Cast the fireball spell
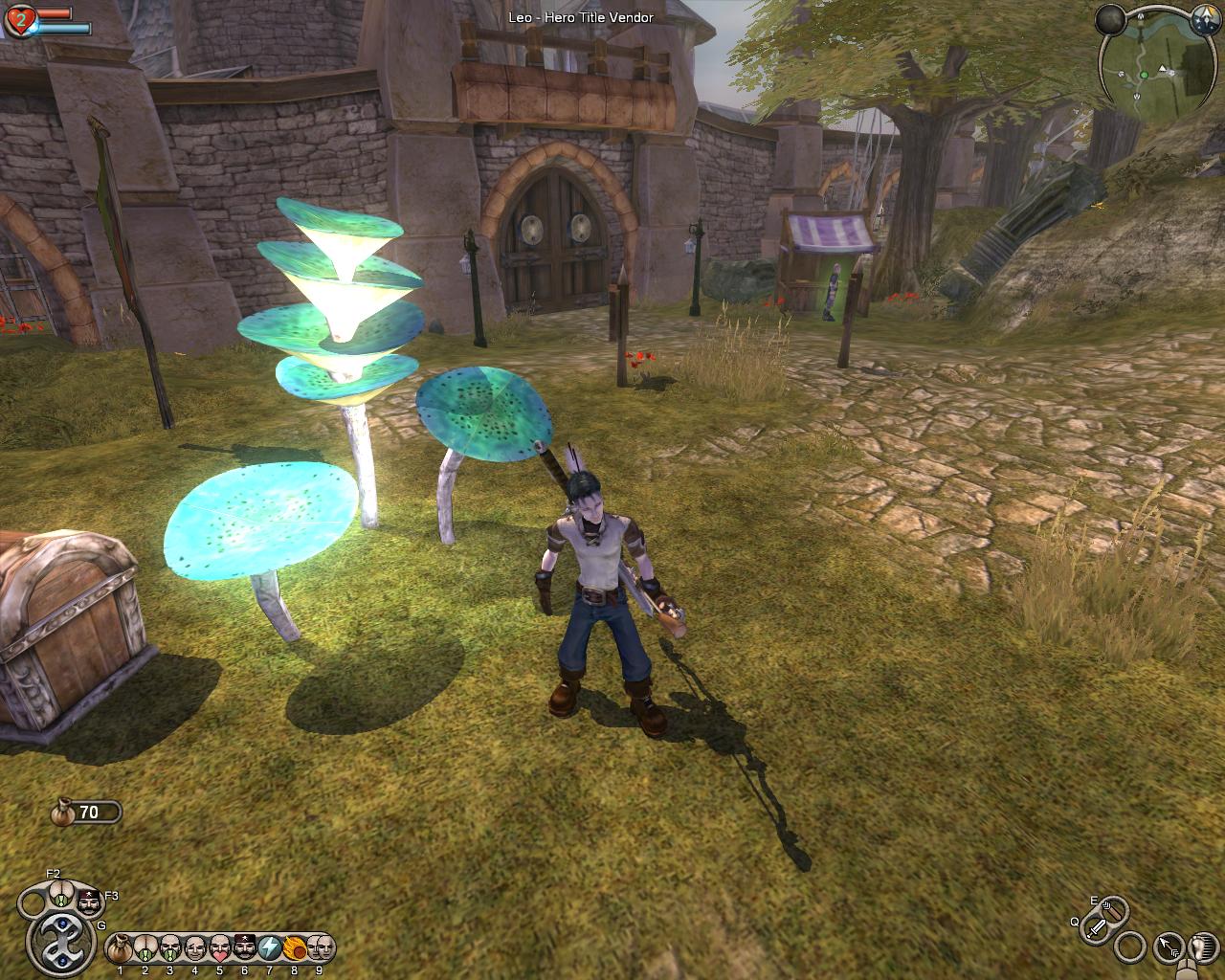Viewport: 1225px width, 980px height. [x=295, y=948]
